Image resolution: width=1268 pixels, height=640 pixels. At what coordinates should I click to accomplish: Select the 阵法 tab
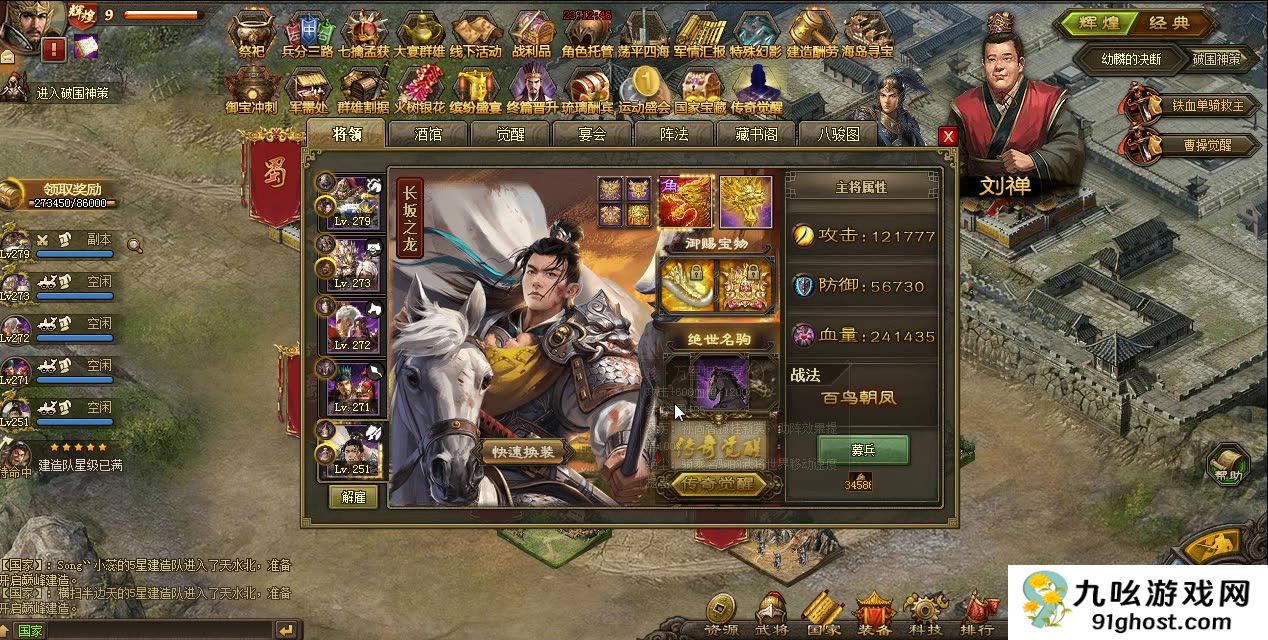[674, 134]
